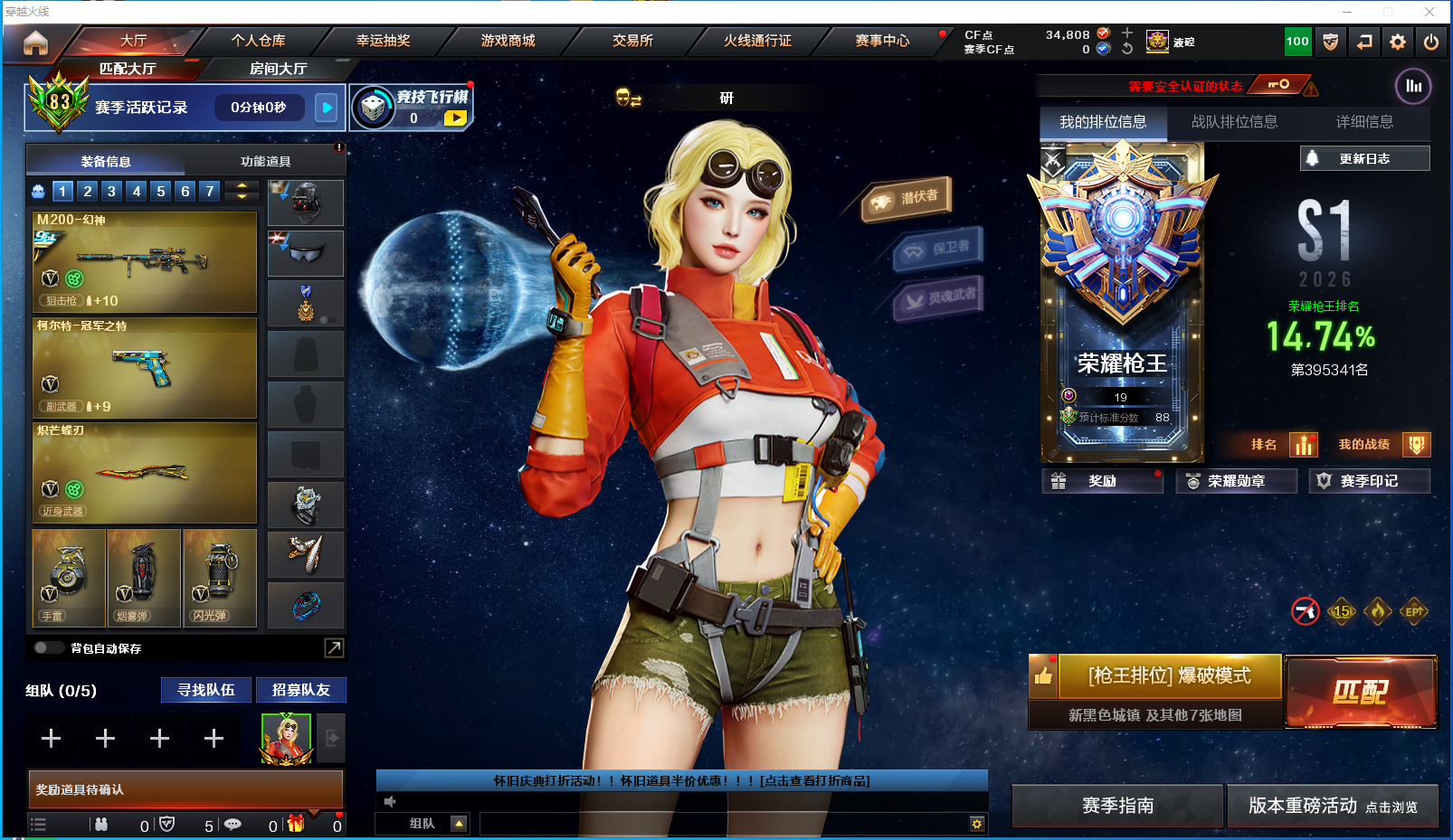Open the gear settings icon

(1398, 42)
